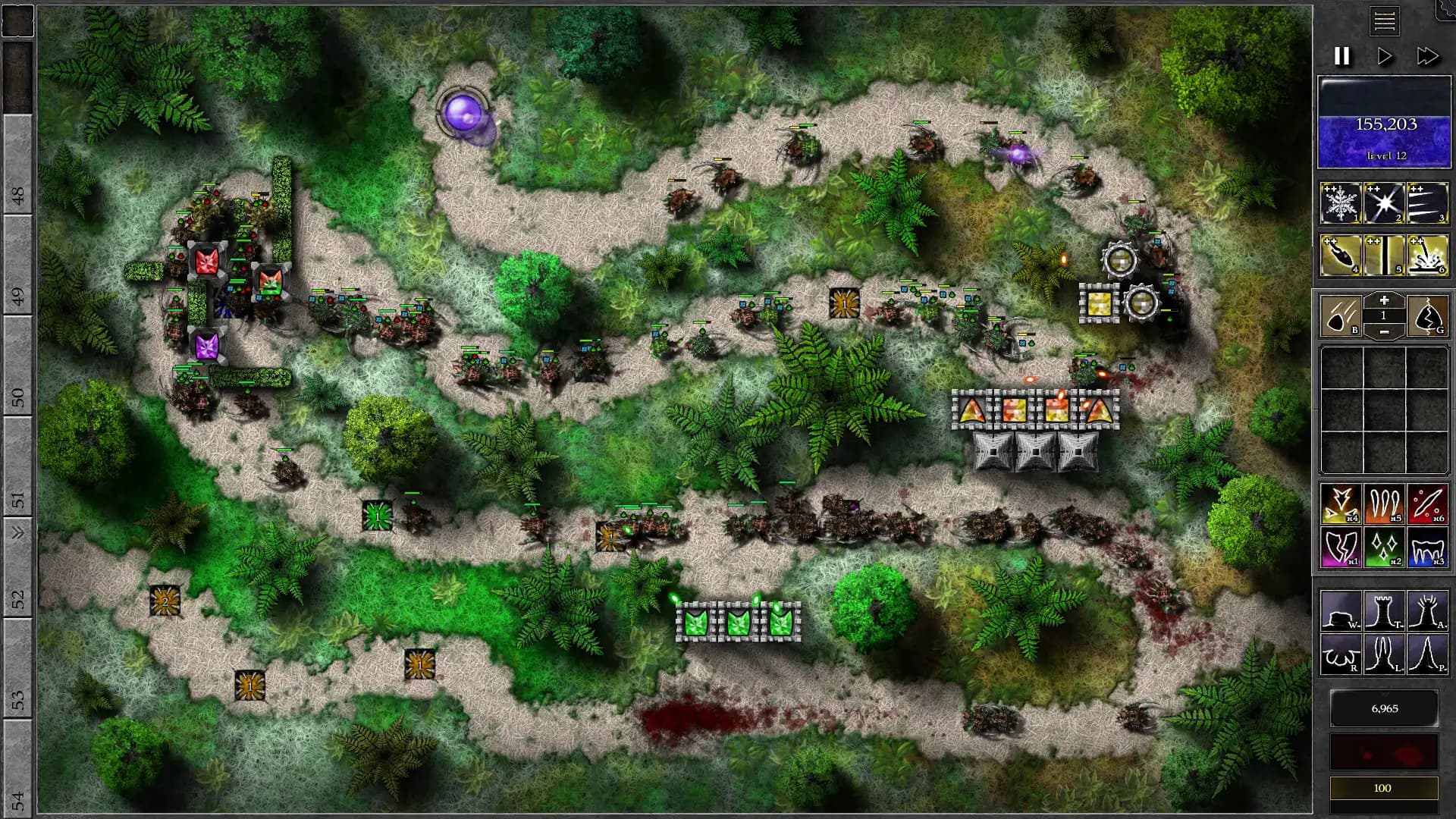
Task: Open the game menu via hamburger icon
Action: click(x=1385, y=21)
